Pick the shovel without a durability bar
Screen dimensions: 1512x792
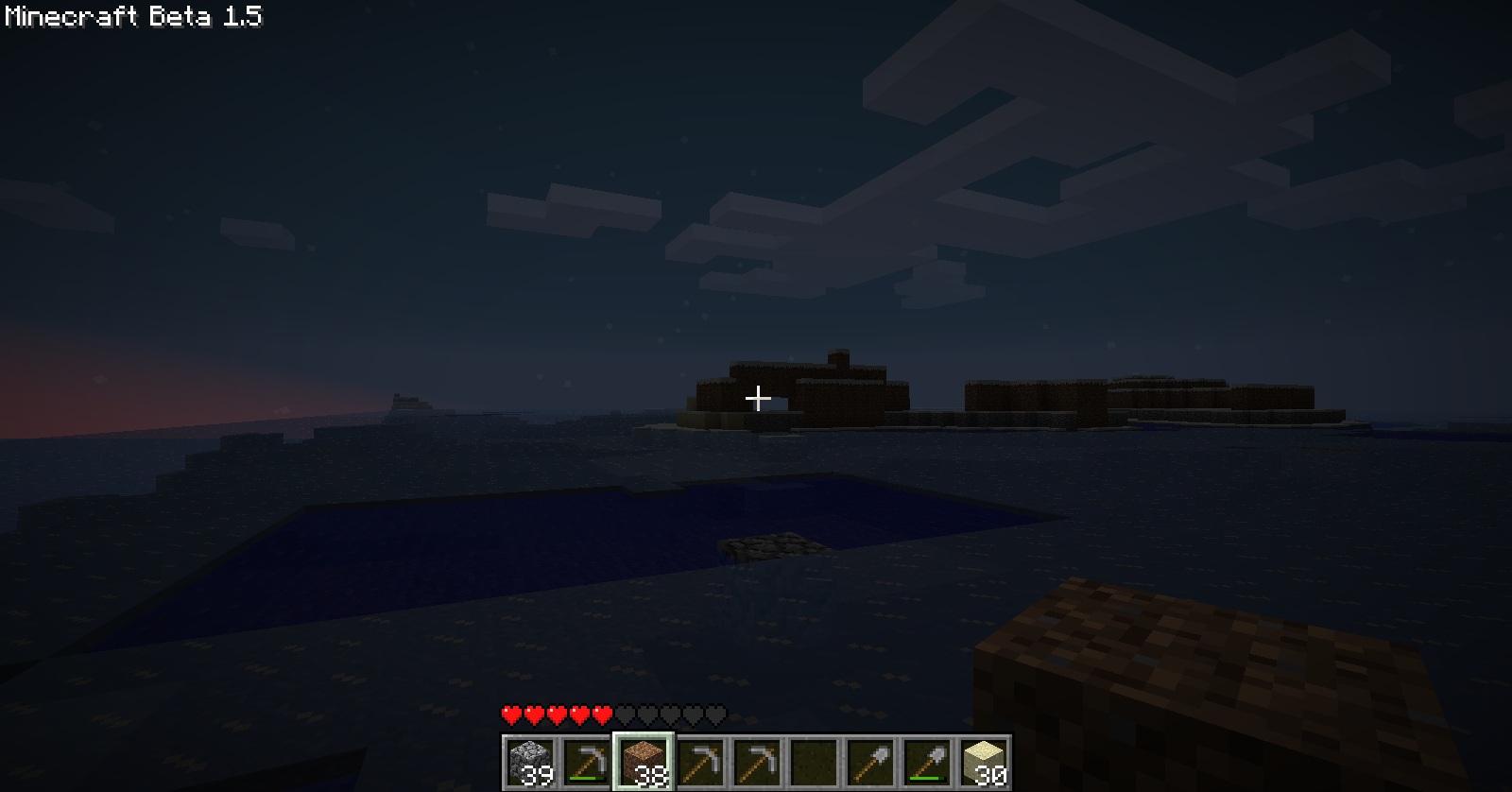pos(869,762)
